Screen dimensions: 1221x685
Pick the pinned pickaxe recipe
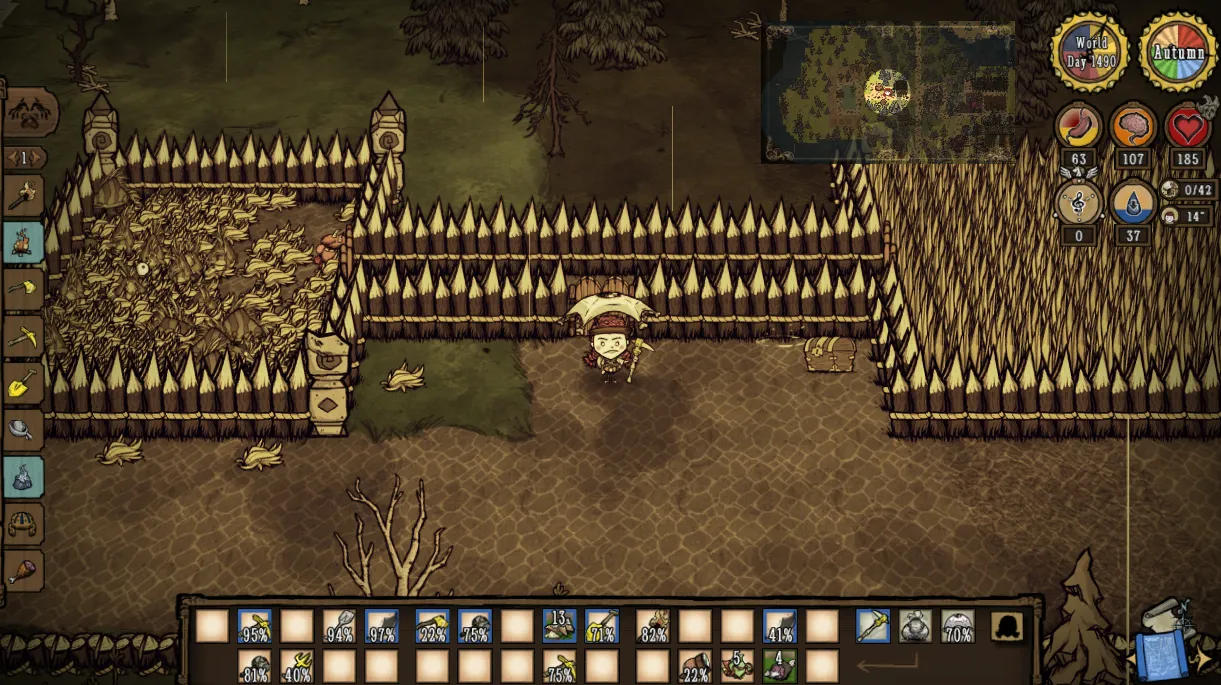coord(23,337)
